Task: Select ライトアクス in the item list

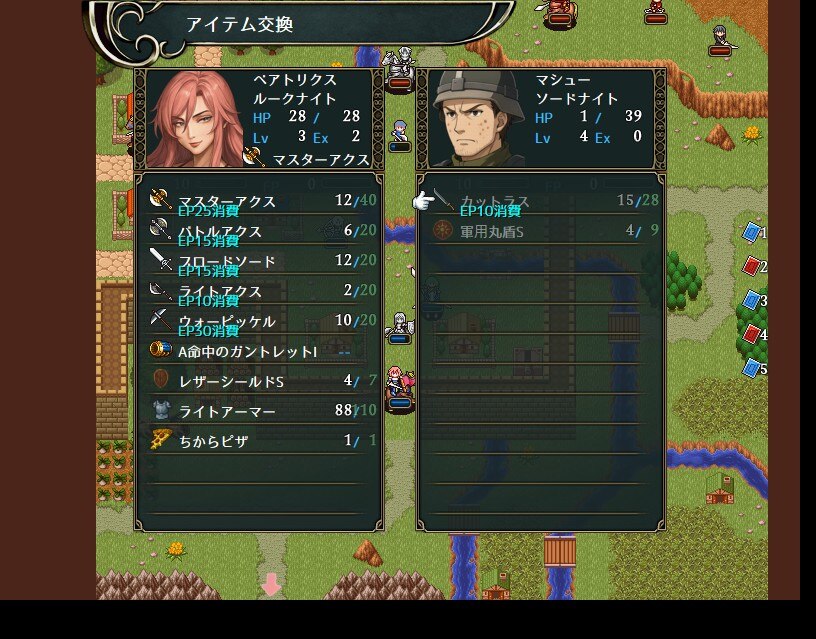Action: point(260,291)
